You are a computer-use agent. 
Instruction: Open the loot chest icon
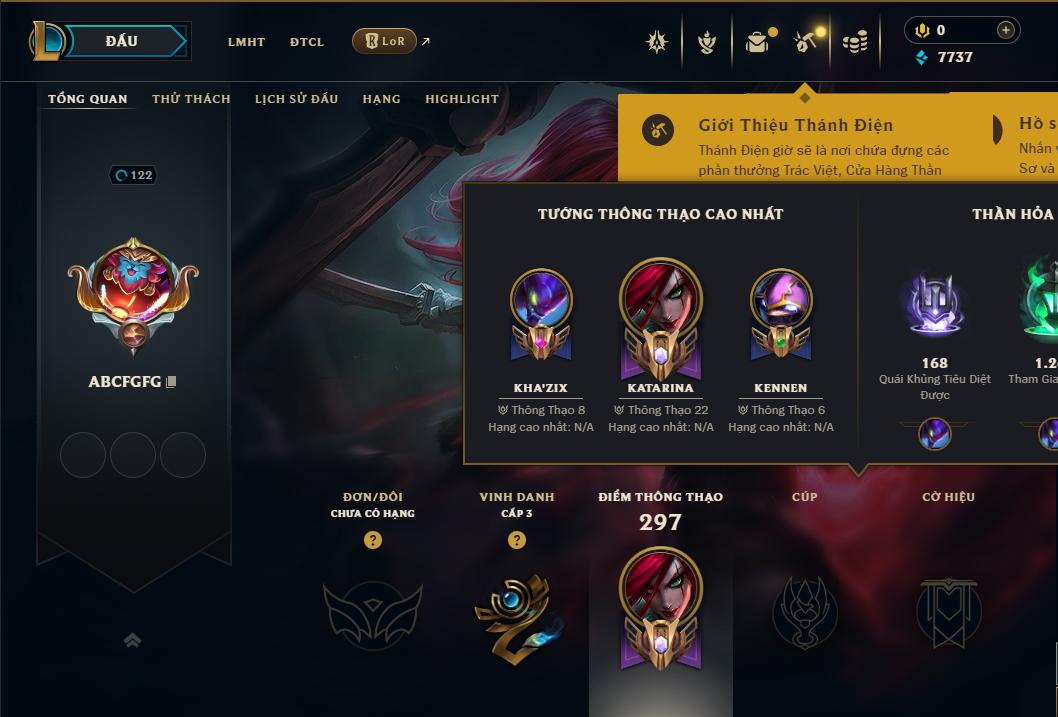[x=757, y=42]
